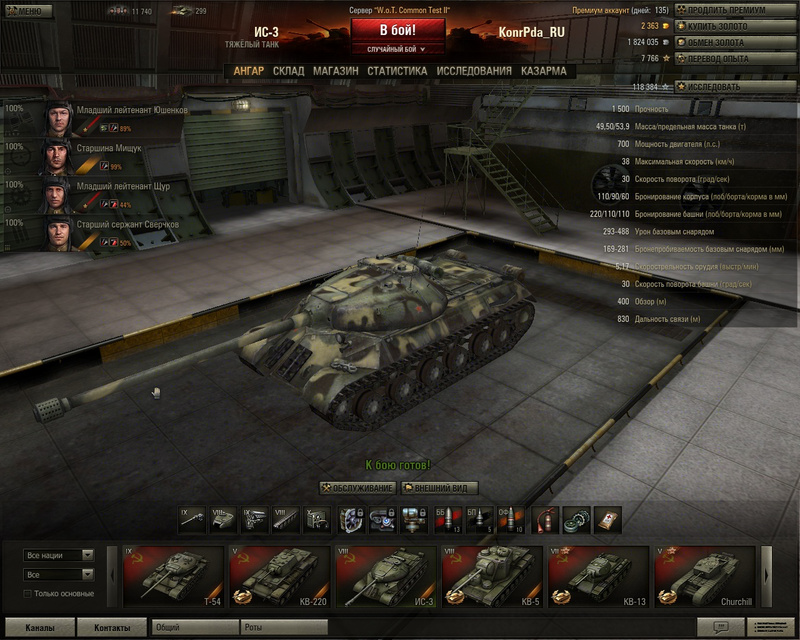Open the Казарма tab
Image resolution: width=800 pixels, height=640 pixels.
click(543, 71)
